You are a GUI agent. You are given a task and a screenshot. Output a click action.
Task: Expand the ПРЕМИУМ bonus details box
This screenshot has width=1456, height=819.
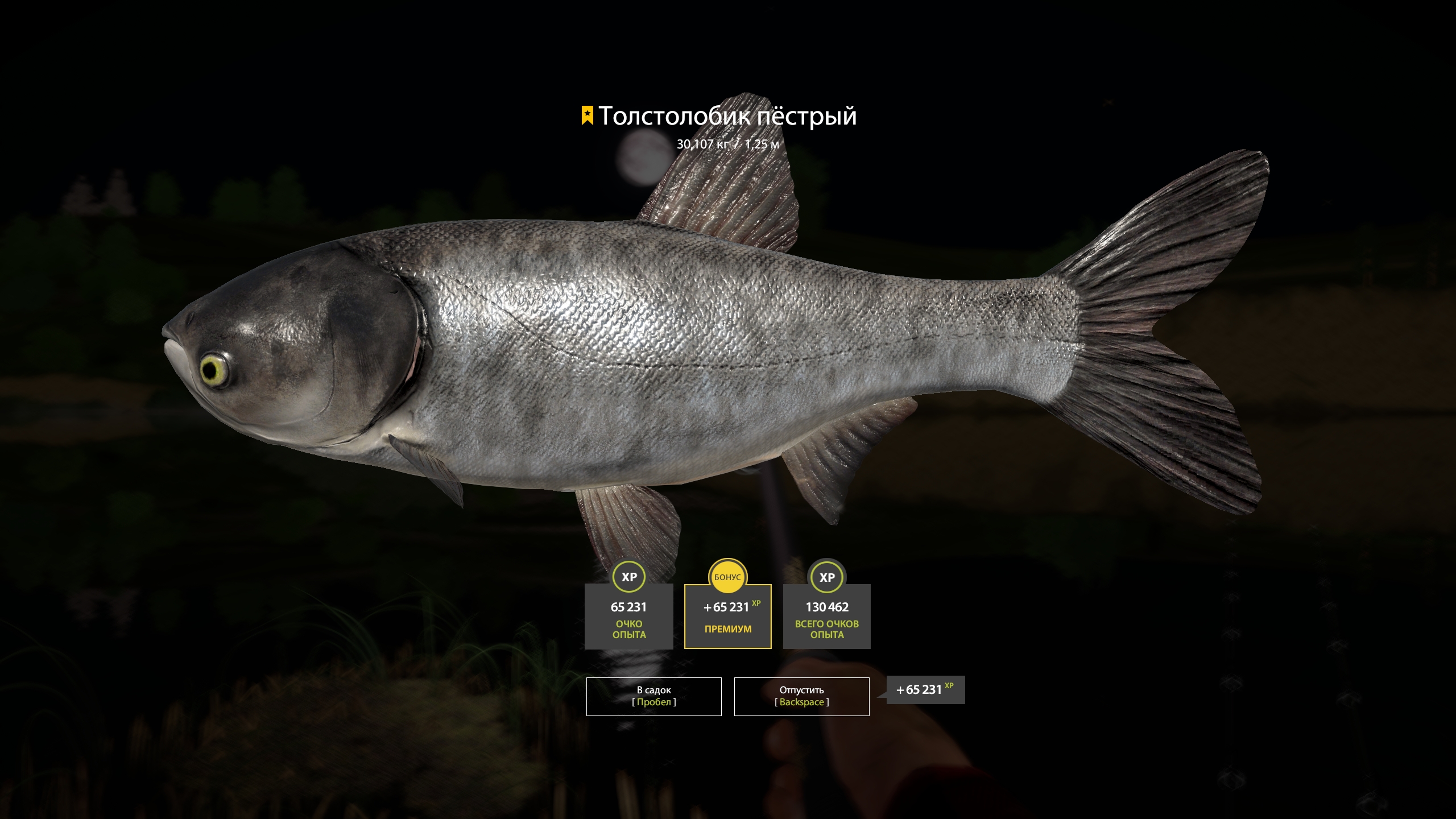[727, 628]
